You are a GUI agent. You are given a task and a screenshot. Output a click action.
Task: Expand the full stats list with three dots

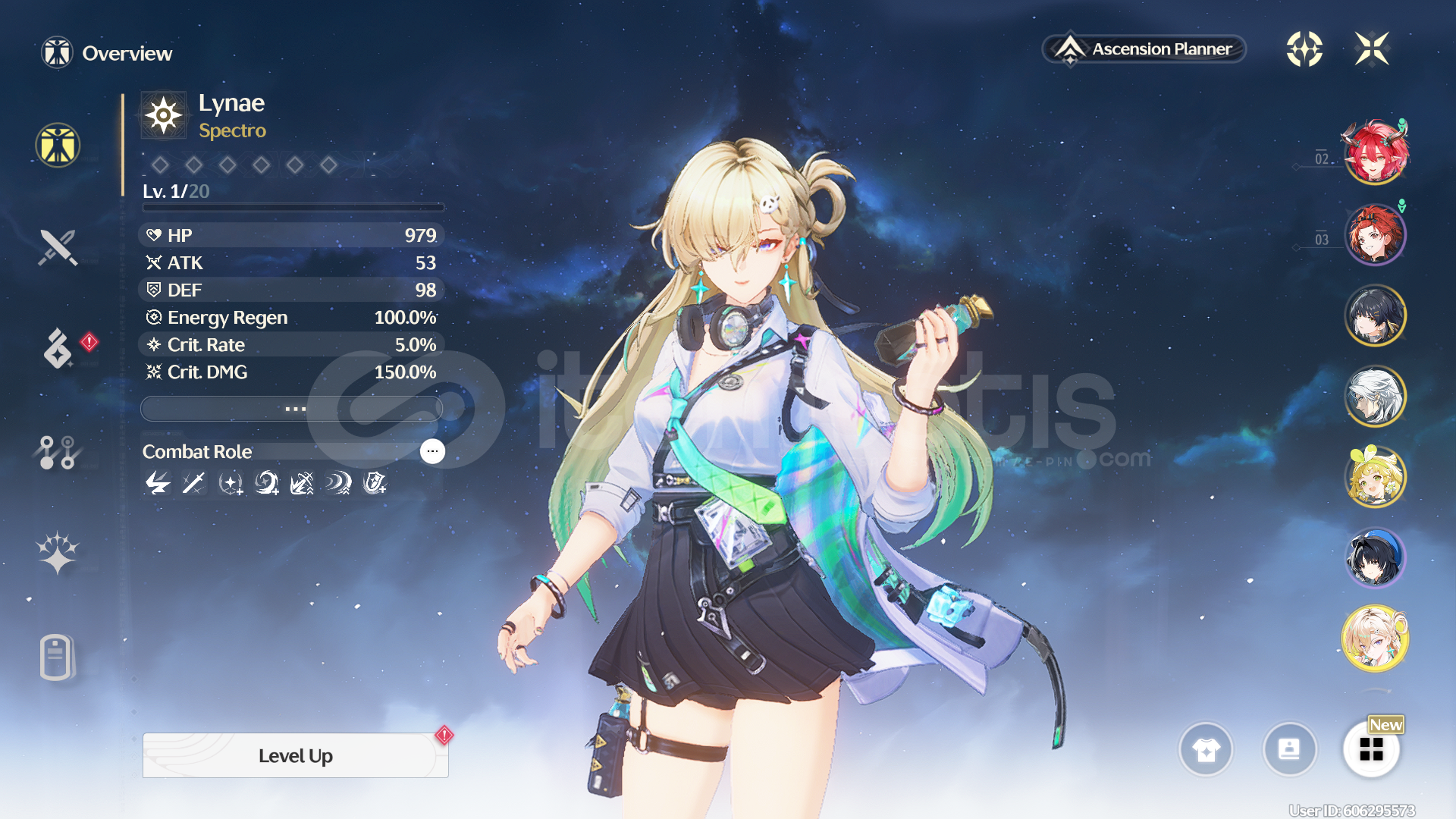[x=292, y=409]
